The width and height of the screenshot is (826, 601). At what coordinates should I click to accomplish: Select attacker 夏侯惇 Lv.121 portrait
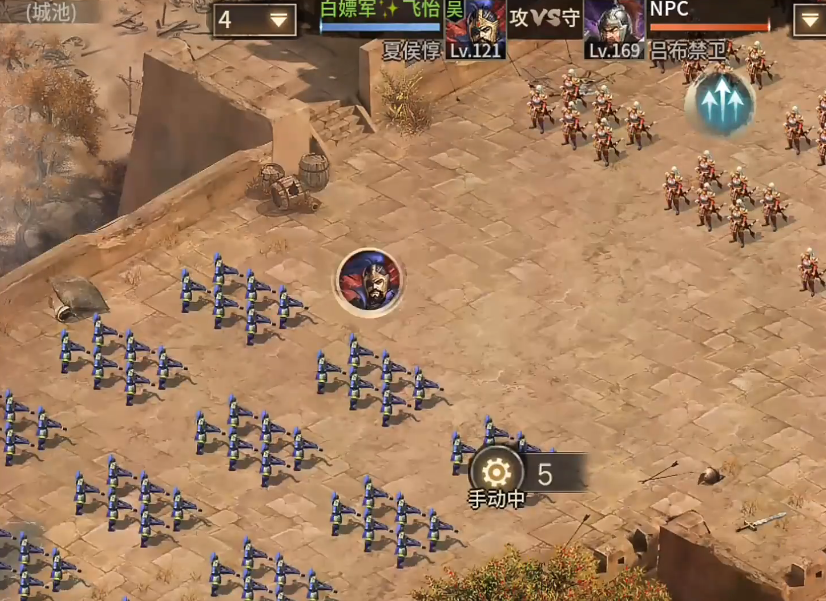(x=475, y=29)
